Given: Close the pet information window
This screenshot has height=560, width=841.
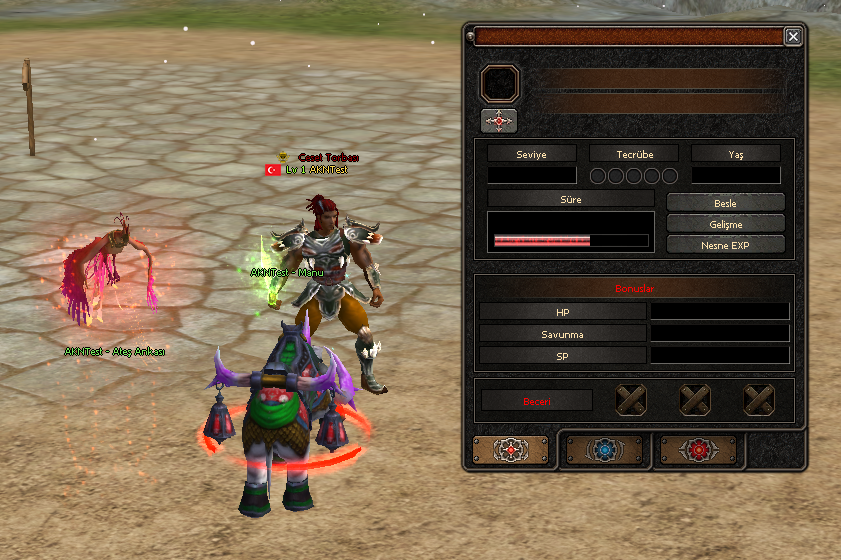Looking at the screenshot, I should coord(793,37).
